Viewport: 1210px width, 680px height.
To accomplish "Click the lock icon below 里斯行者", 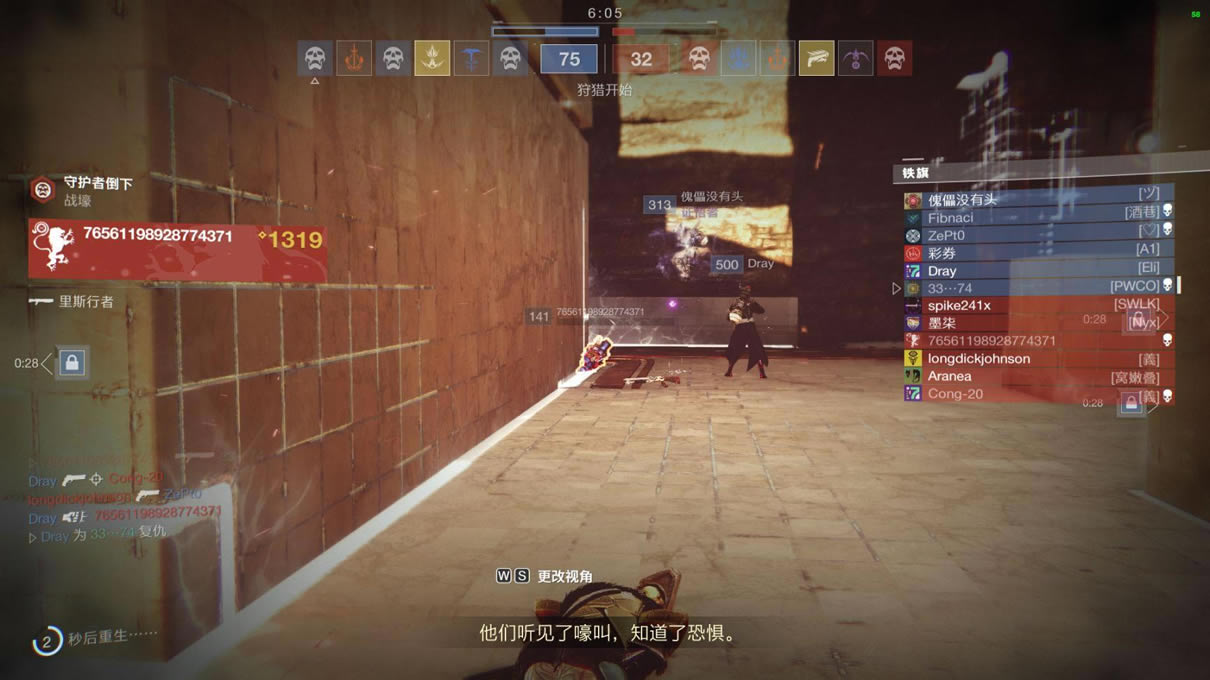I will (x=72, y=363).
